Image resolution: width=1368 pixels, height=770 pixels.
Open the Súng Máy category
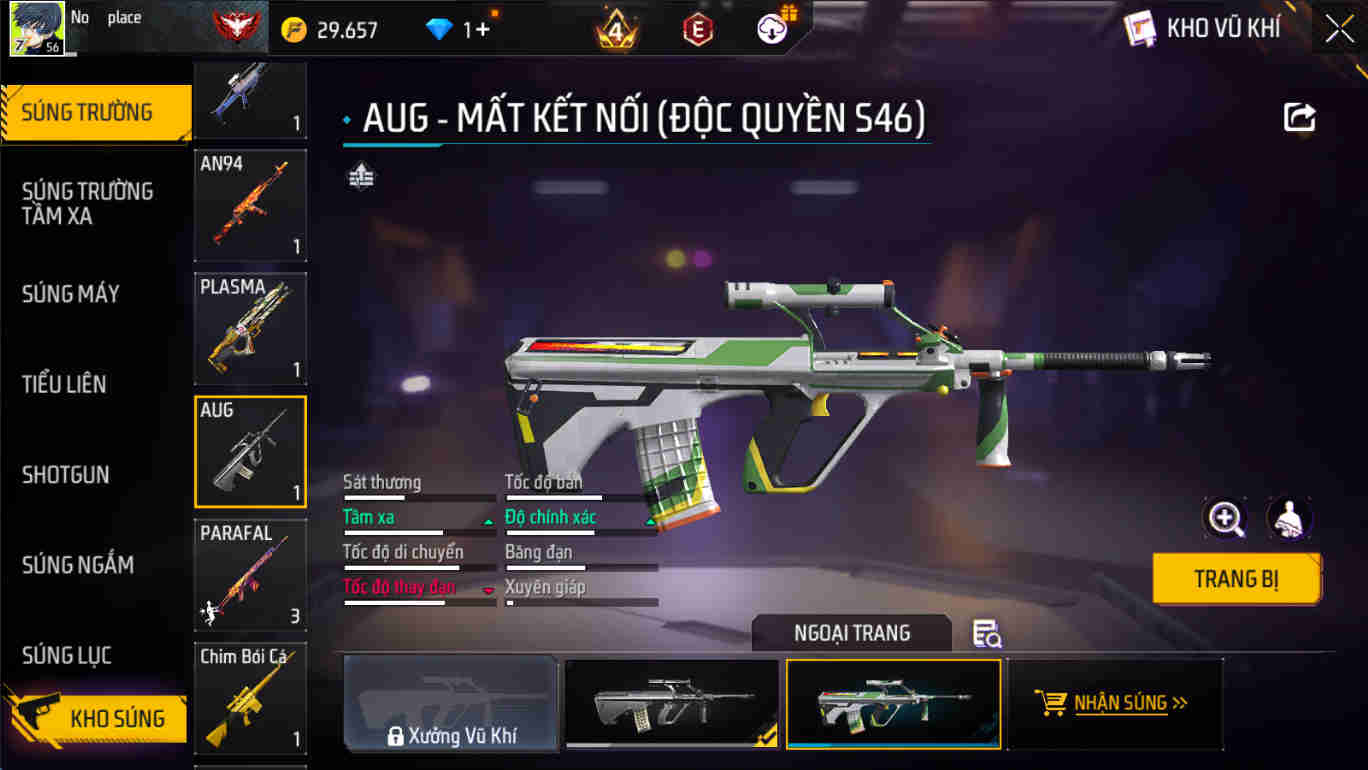71,294
